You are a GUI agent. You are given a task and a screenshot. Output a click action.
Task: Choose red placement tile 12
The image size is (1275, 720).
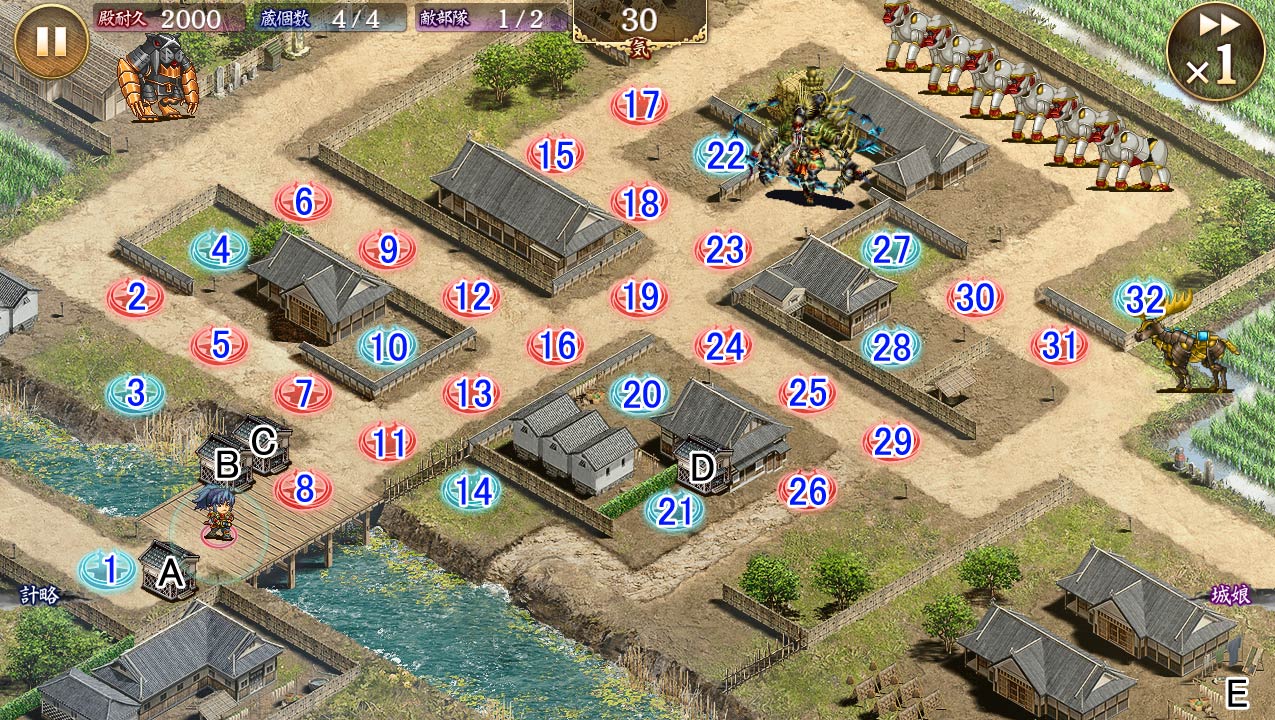coord(472,297)
